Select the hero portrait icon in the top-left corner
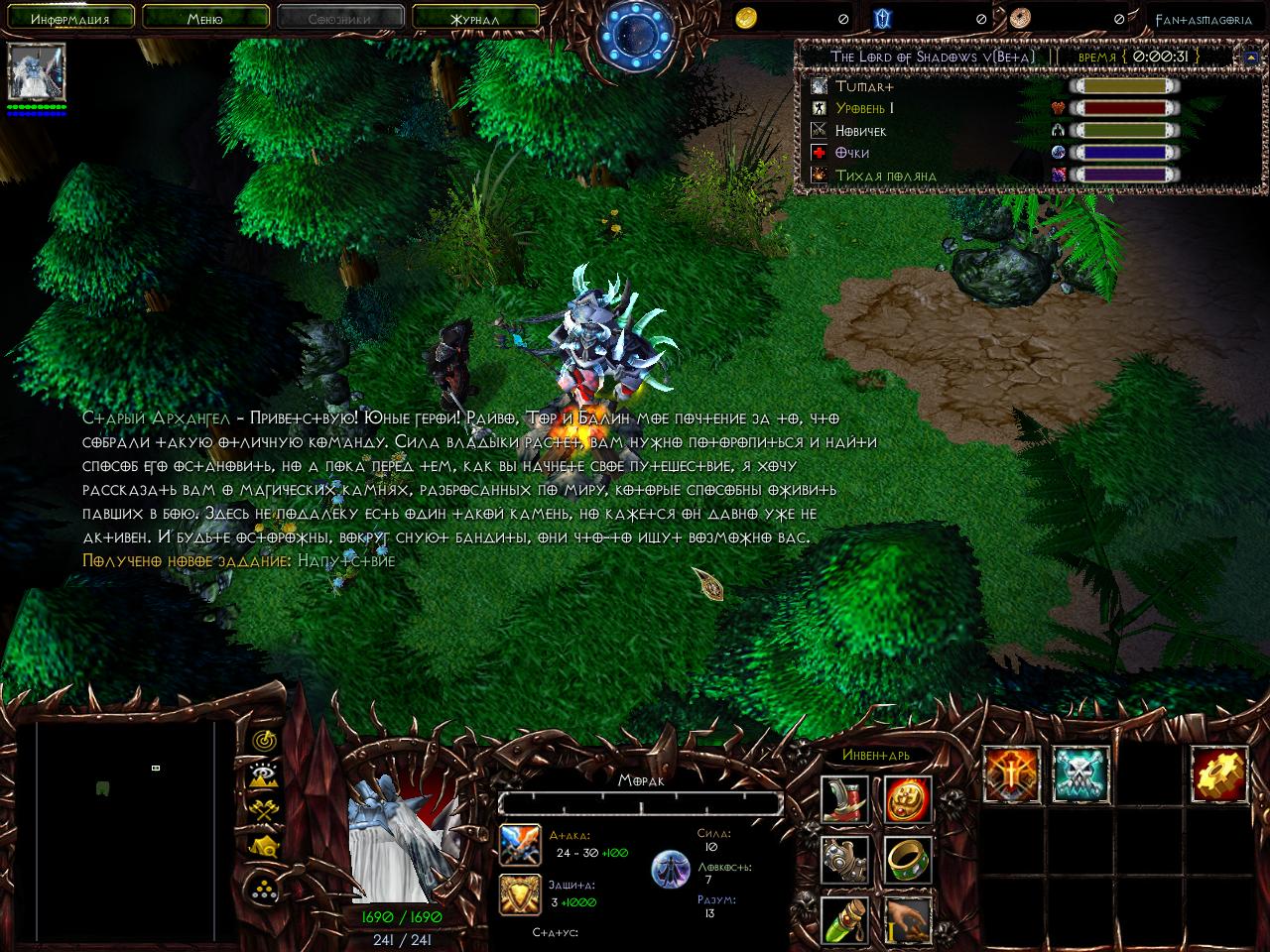This screenshot has width=1270, height=952. [37, 72]
